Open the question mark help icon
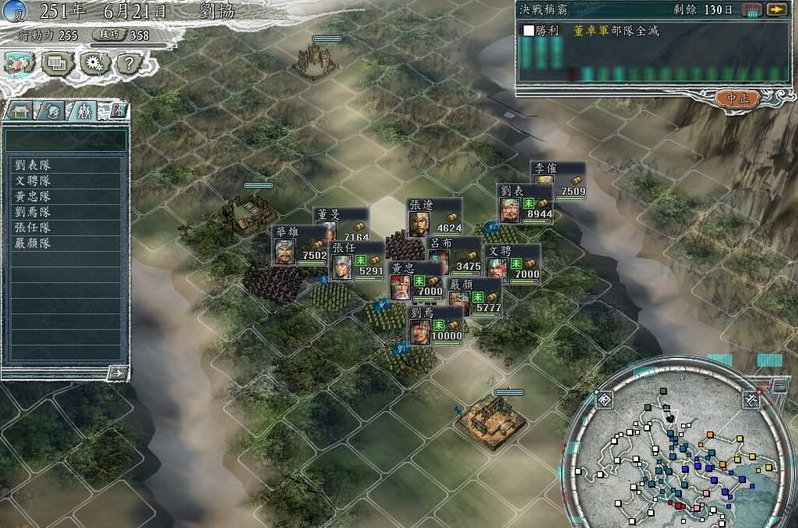Image resolution: width=798 pixels, height=528 pixels. click(127, 63)
